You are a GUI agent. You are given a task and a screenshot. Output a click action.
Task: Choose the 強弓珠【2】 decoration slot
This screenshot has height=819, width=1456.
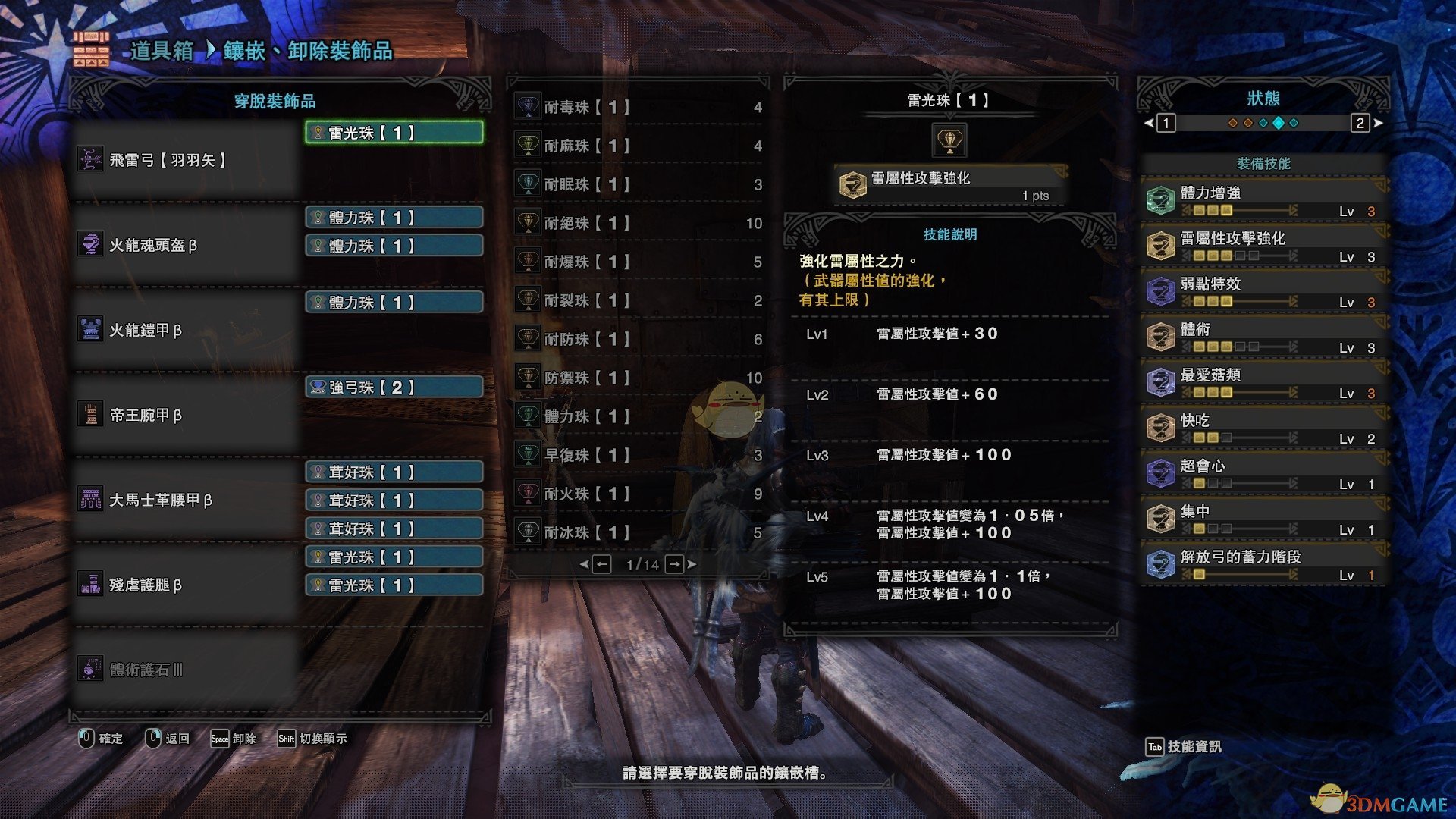point(394,388)
